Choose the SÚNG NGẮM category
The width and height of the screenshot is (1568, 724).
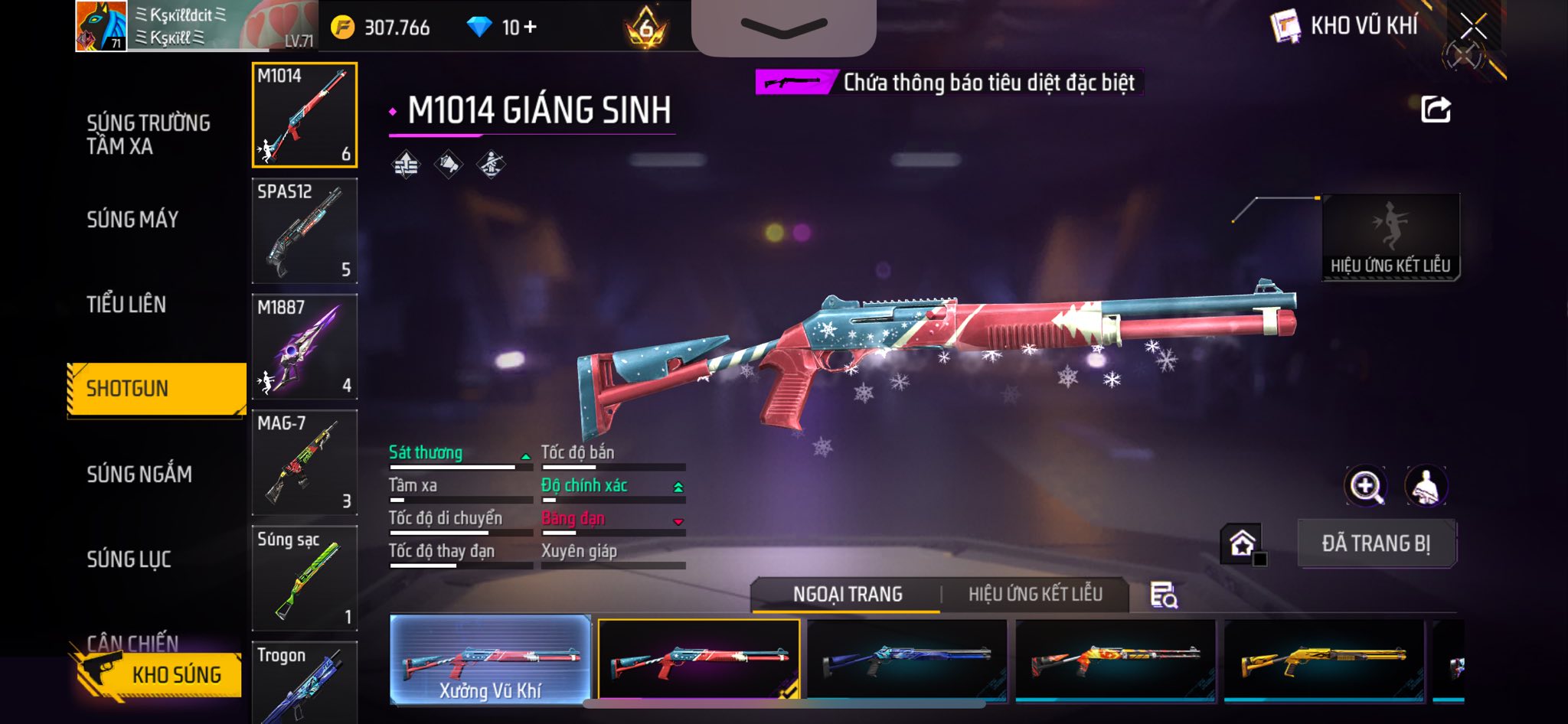139,475
